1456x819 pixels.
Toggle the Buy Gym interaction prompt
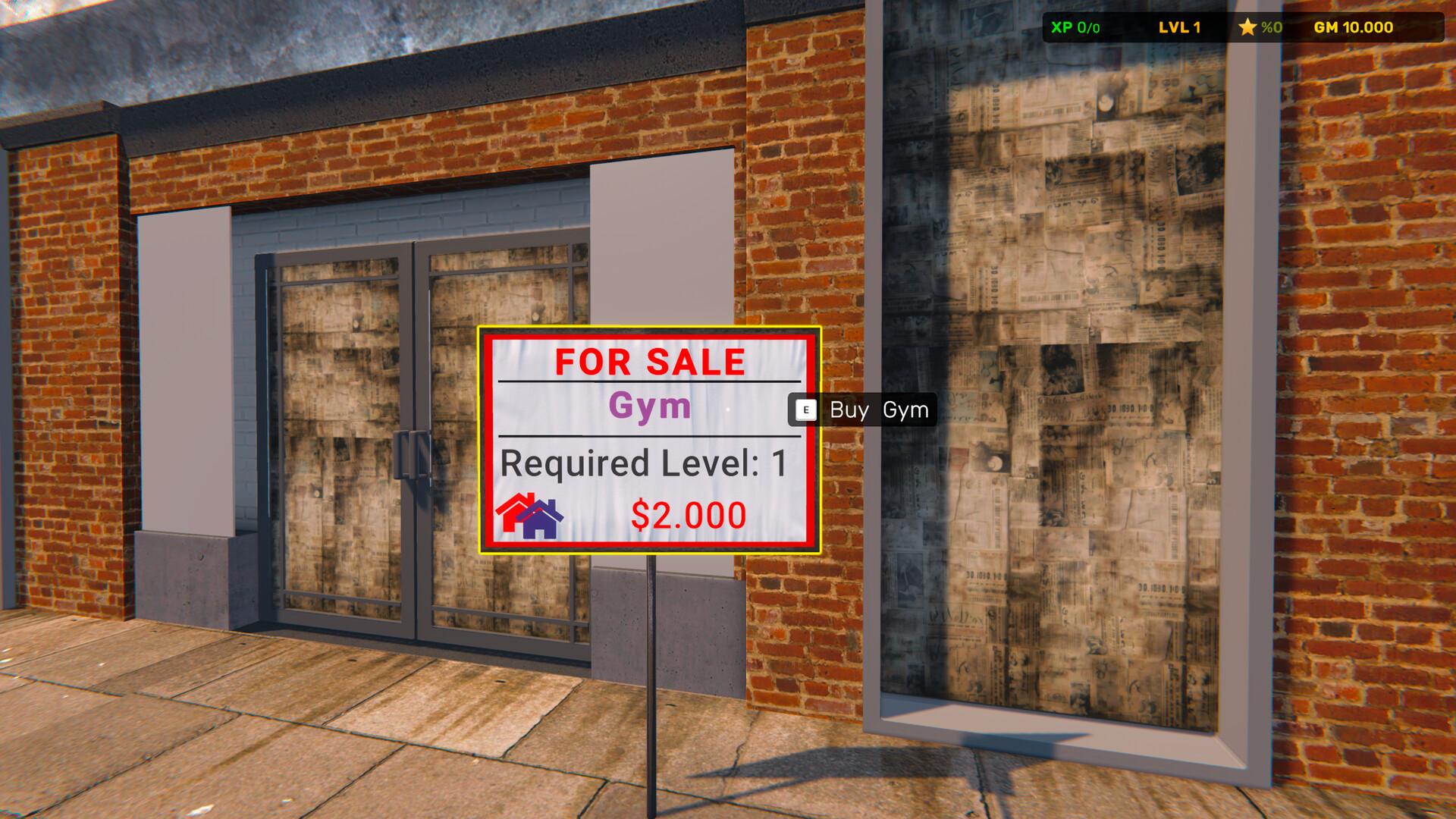pos(864,411)
